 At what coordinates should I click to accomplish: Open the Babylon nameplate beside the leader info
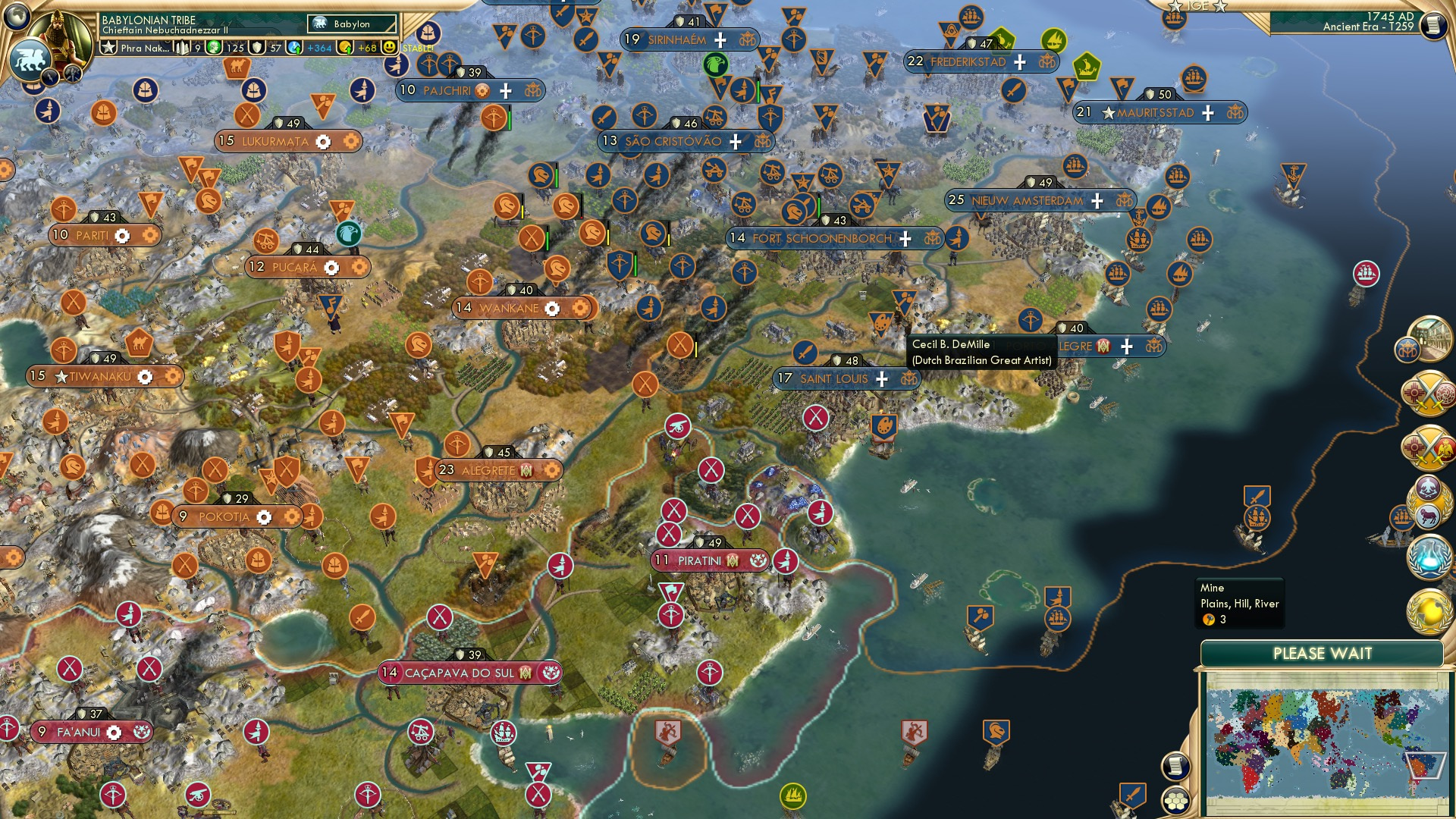[351, 24]
